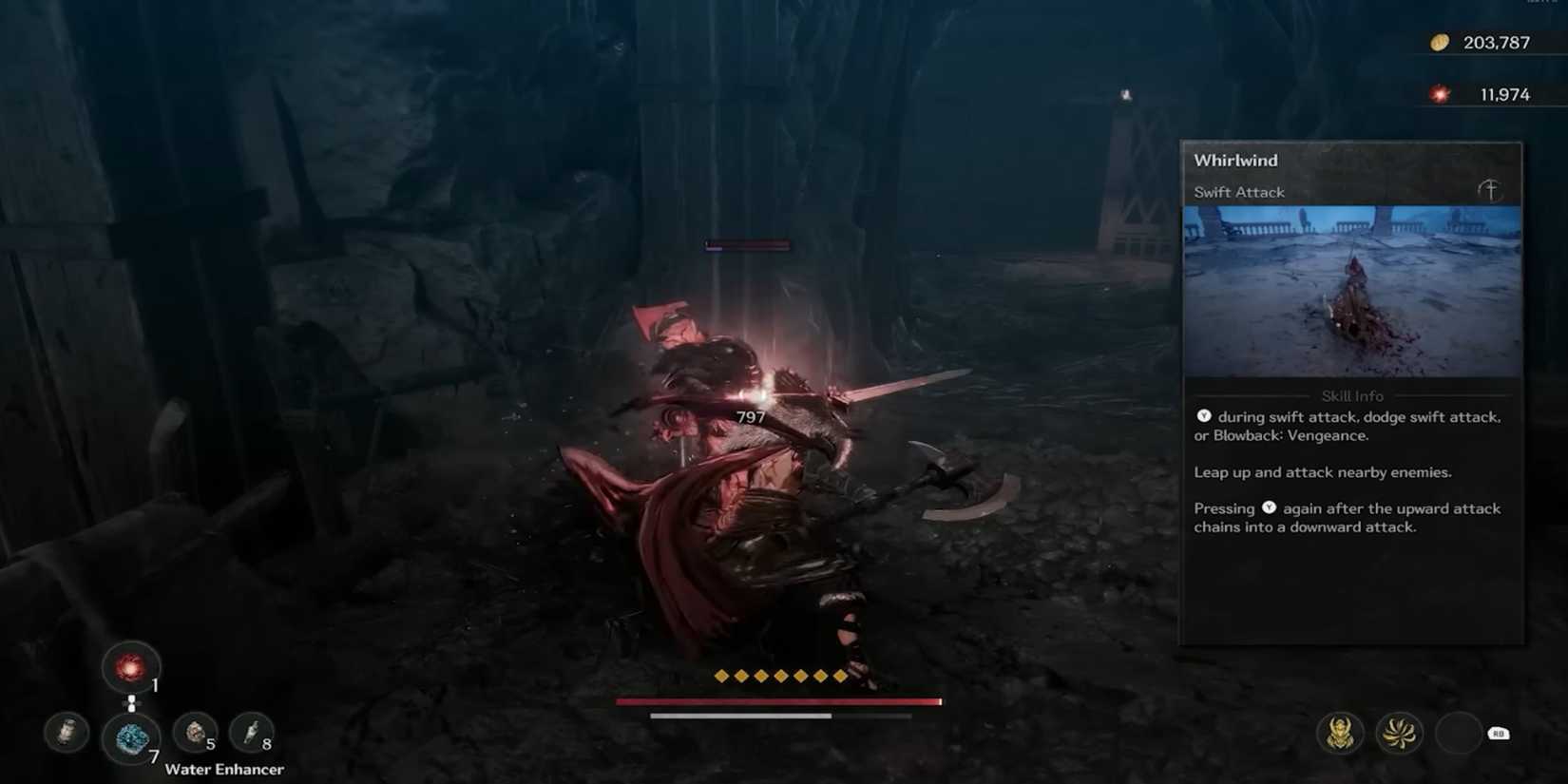
Task: Select the golden spinning blade ability icon
Action: coord(1400,733)
